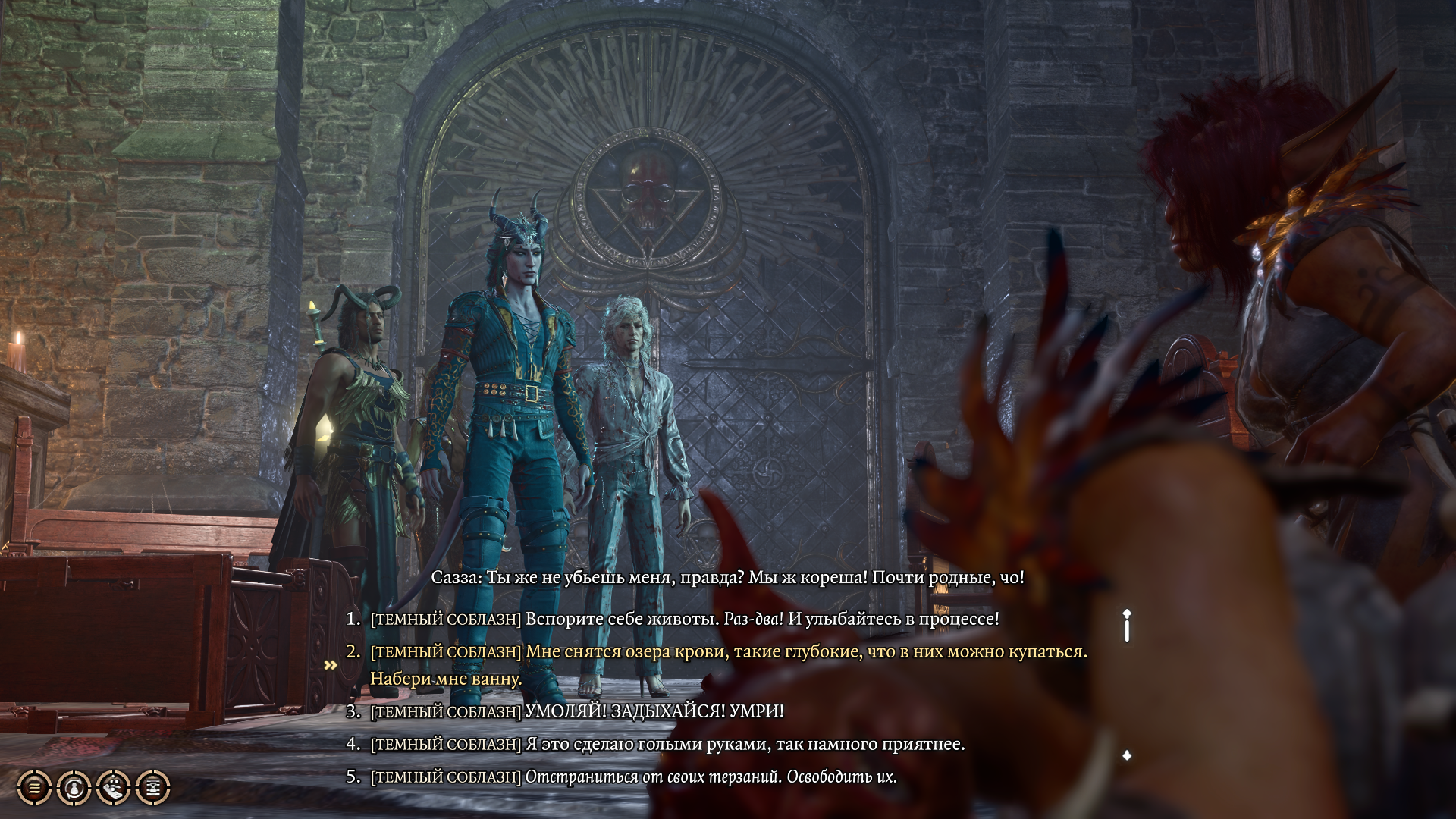
Task: Select the highlighted lakes of blood reply
Action: pyautogui.click(x=728, y=652)
